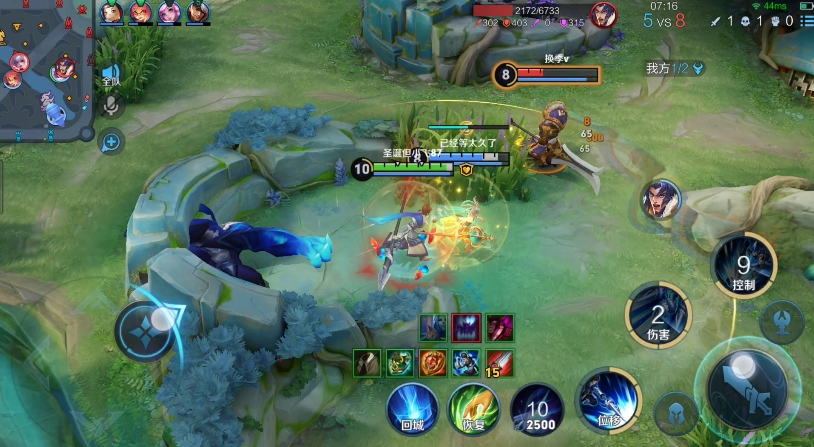The width and height of the screenshot is (814, 447).
Task: Use the 回城 recall ability
Action: (412, 410)
